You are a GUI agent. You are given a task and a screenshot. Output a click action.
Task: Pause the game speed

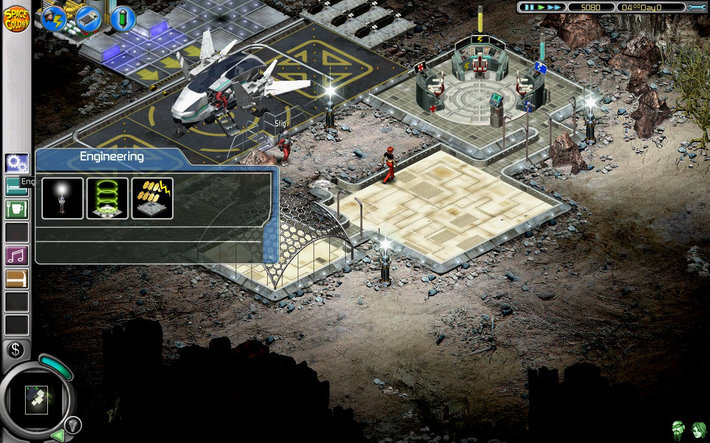pyautogui.click(x=527, y=7)
